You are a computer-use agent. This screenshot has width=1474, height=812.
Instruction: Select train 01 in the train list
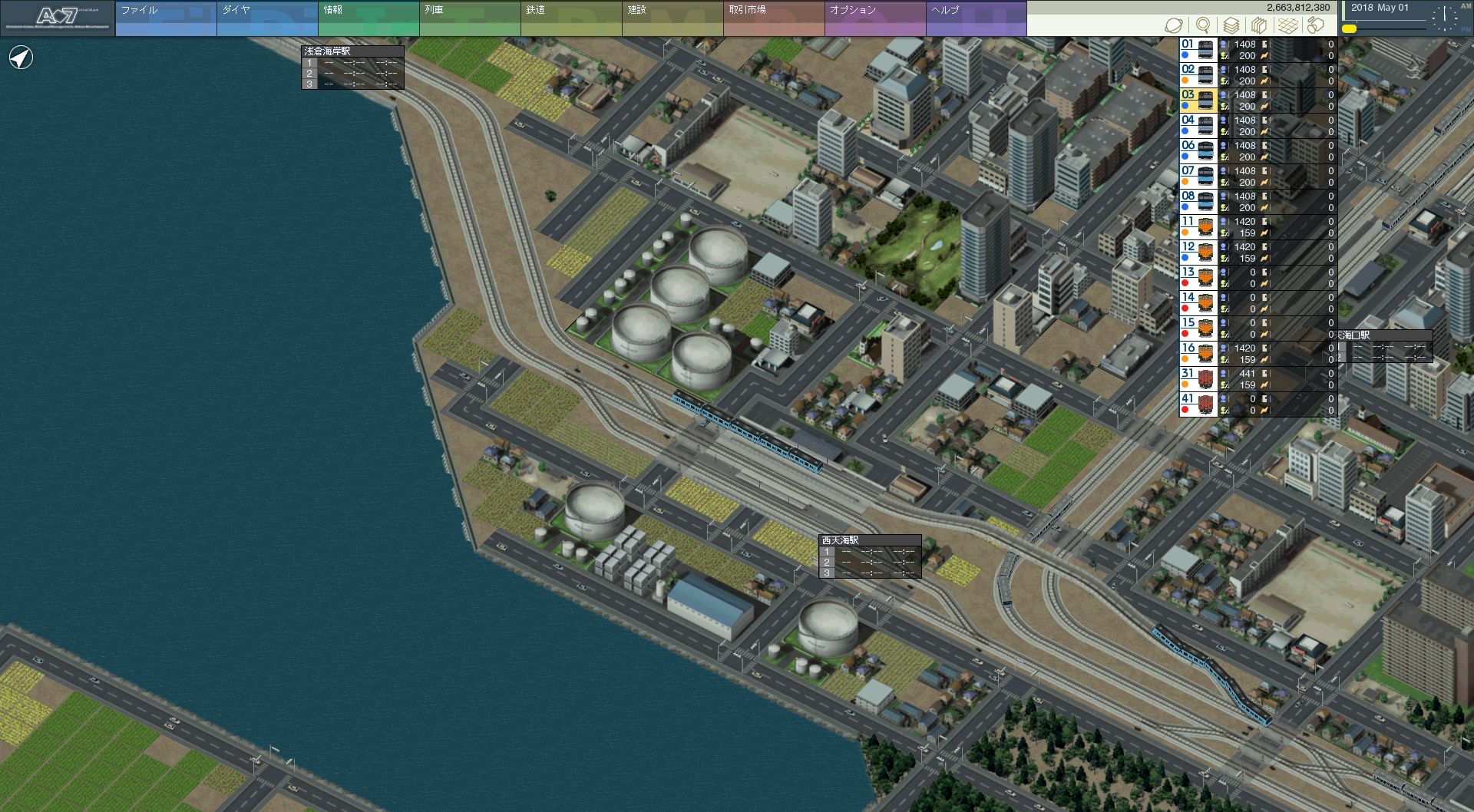point(1198,50)
